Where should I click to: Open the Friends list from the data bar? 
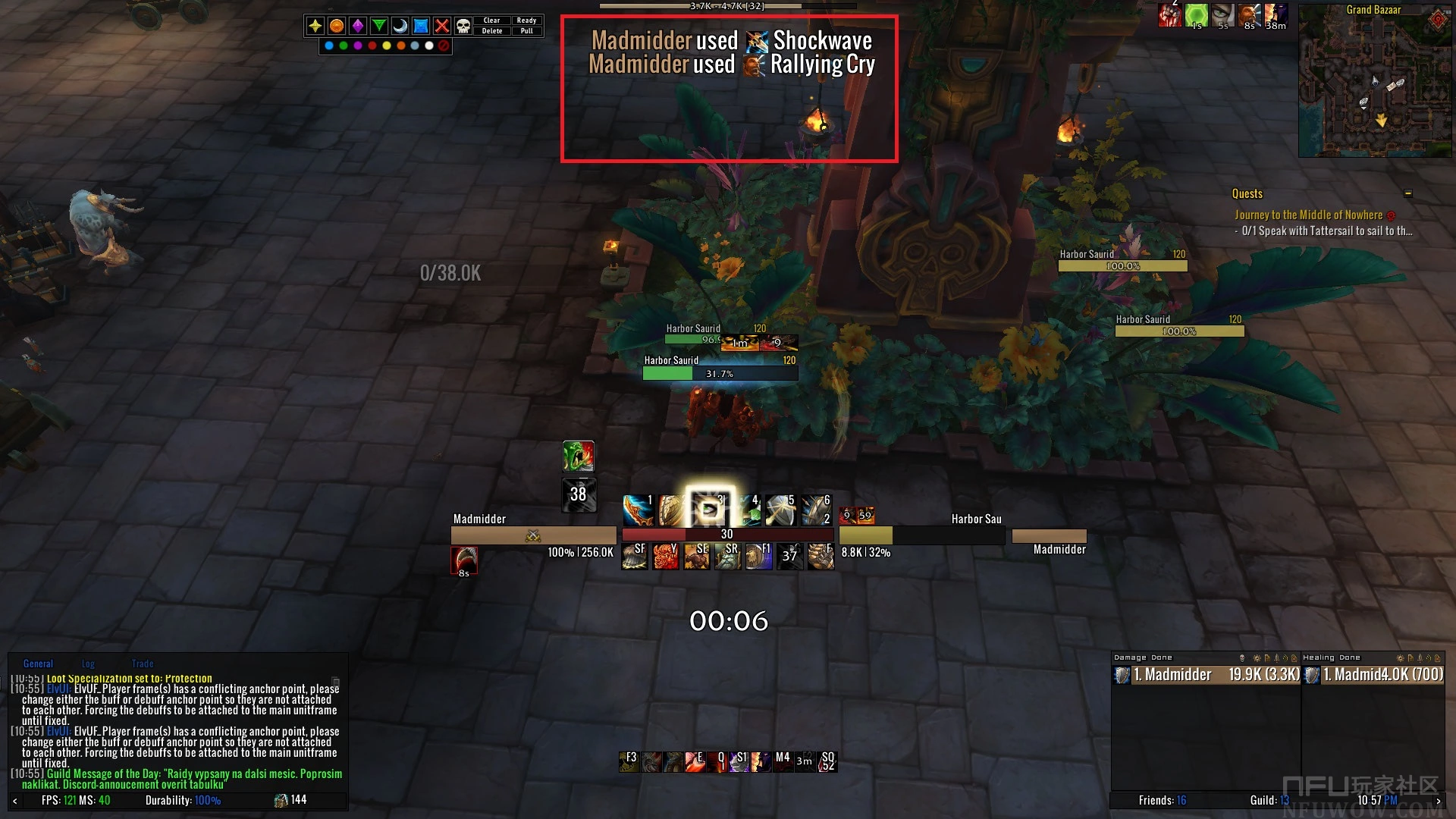coord(1162,800)
